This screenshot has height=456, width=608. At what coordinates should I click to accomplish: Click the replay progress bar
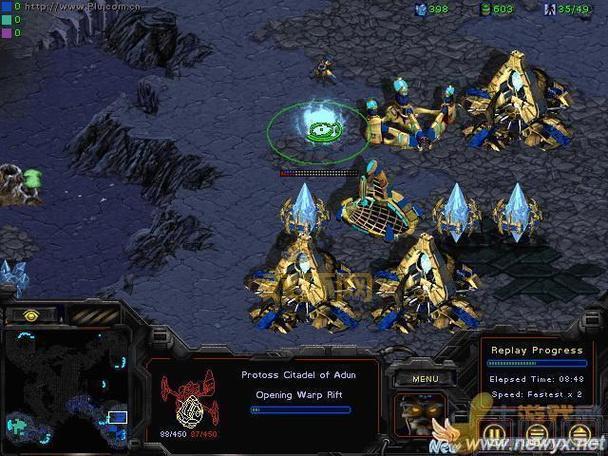point(537,364)
